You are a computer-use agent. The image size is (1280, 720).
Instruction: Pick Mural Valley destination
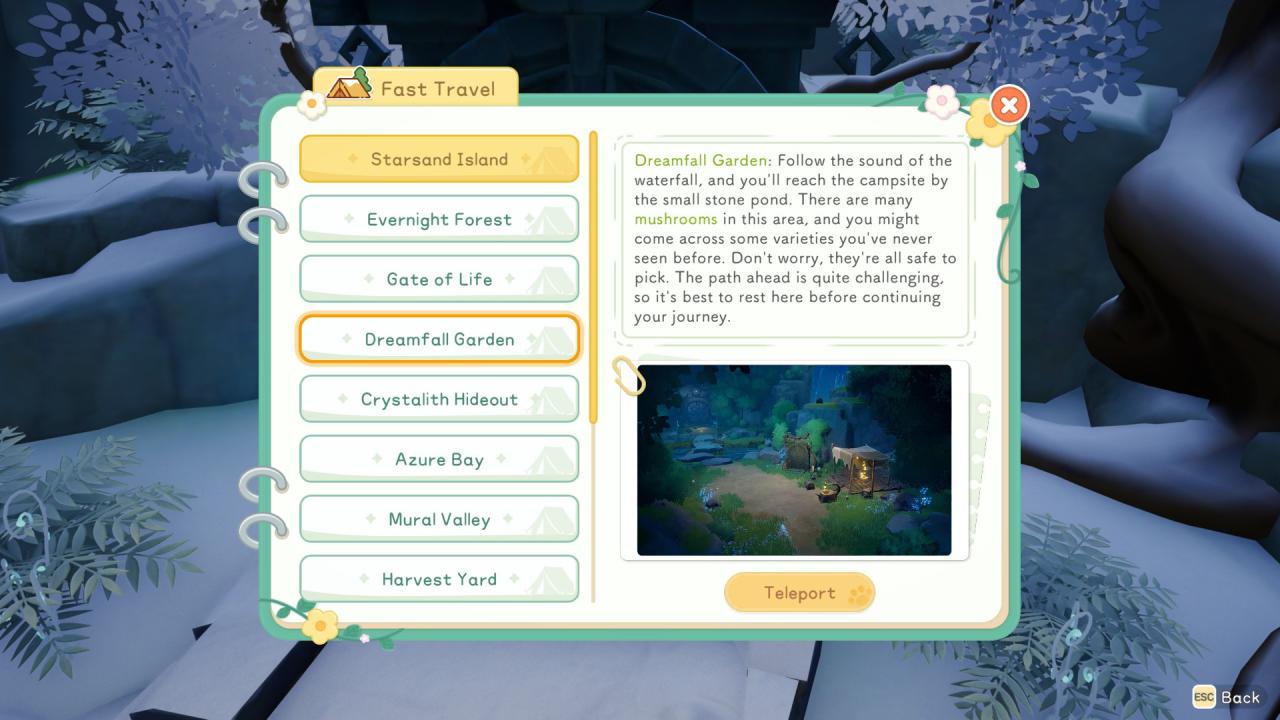[439, 519]
